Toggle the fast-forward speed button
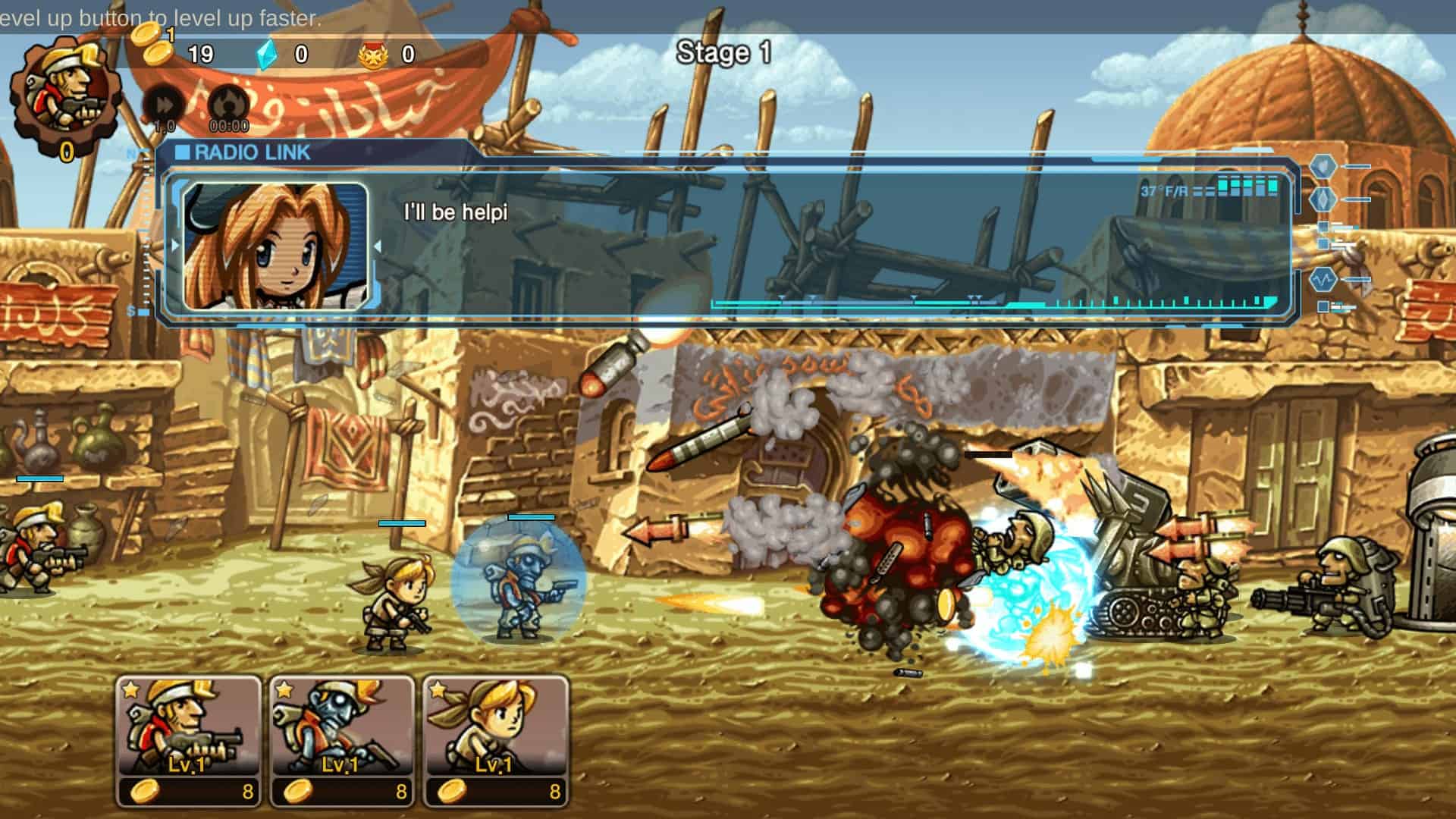The width and height of the screenshot is (1456, 819). [164, 105]
